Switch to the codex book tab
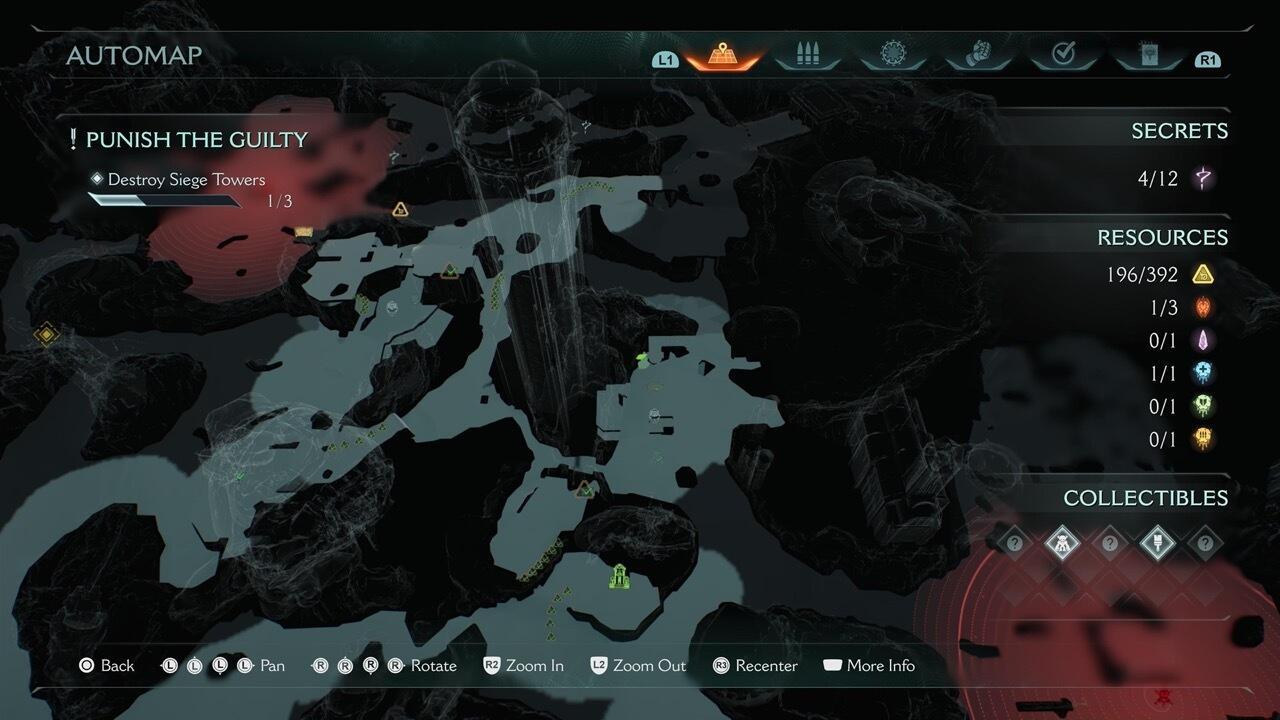The width and height of the screenshot is (1280, 720). 1148,56
